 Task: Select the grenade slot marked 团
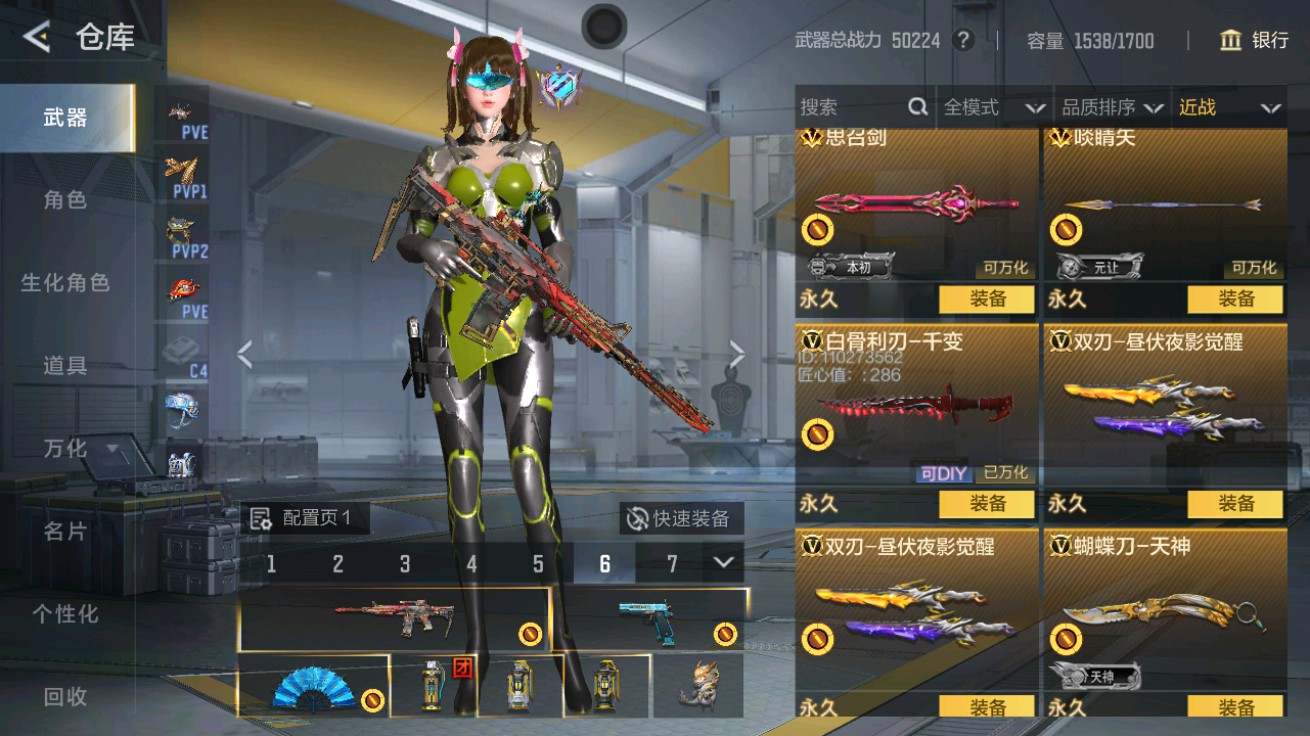click(x=435, y=688)
